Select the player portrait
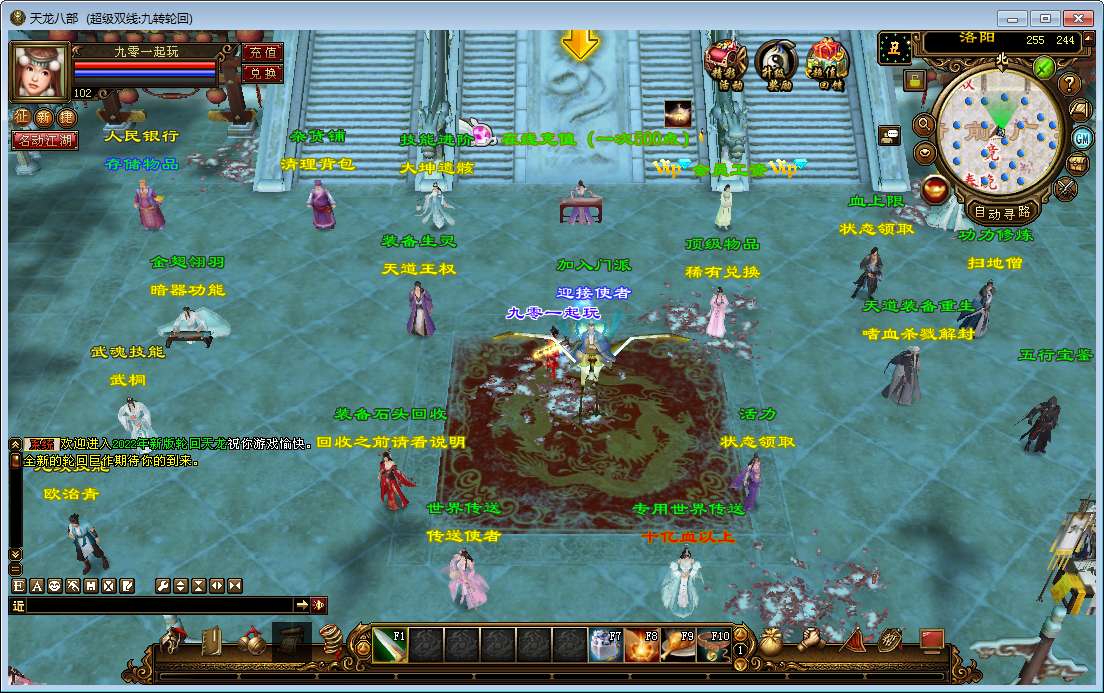 point(40,70)
